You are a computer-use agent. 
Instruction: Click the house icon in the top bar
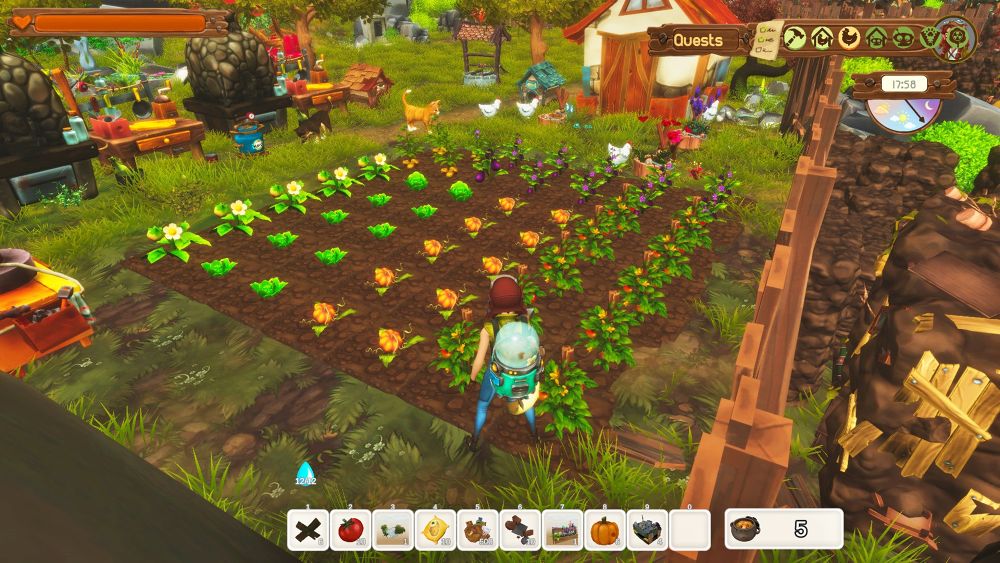click(876, 38)
